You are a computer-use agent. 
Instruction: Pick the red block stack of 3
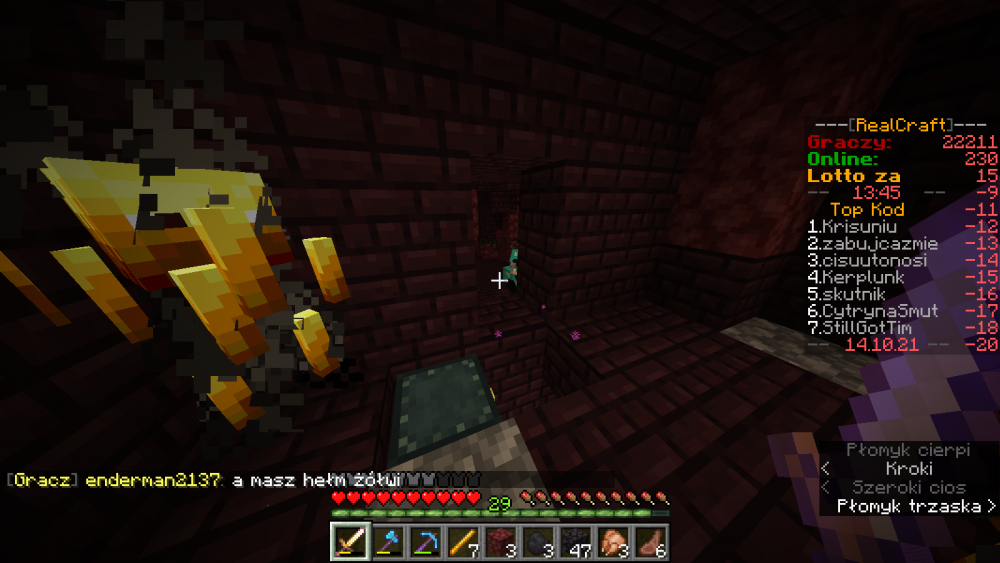coord(499,542)
